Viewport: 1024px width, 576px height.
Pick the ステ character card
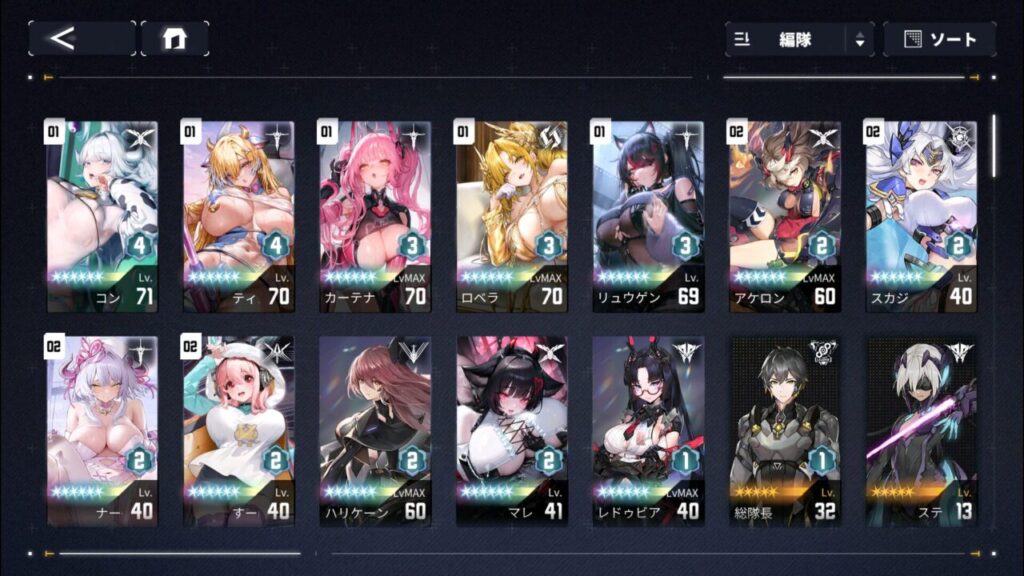(x=921, y=431)
